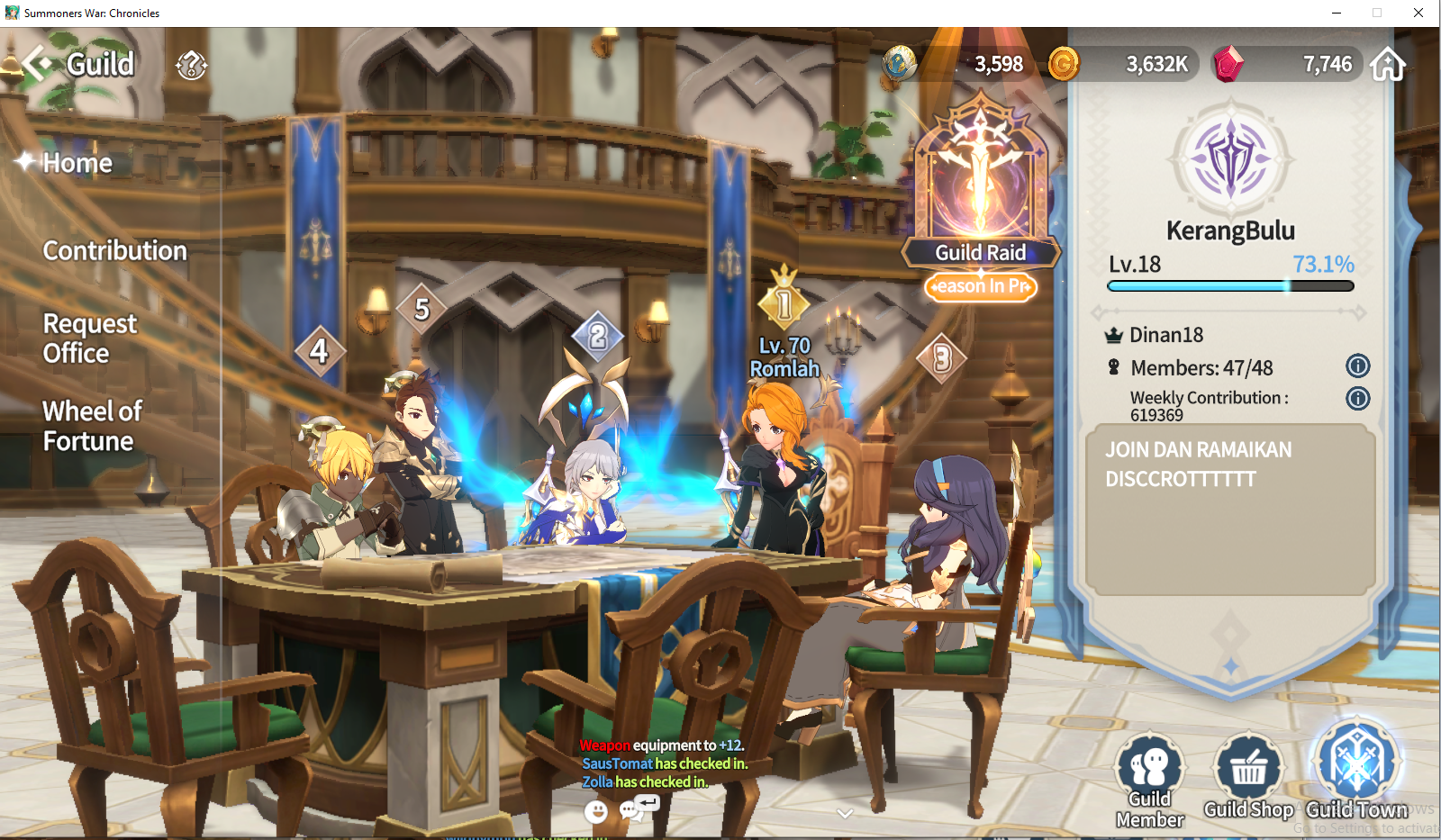Select the Home menu entry

click(77, 163)
